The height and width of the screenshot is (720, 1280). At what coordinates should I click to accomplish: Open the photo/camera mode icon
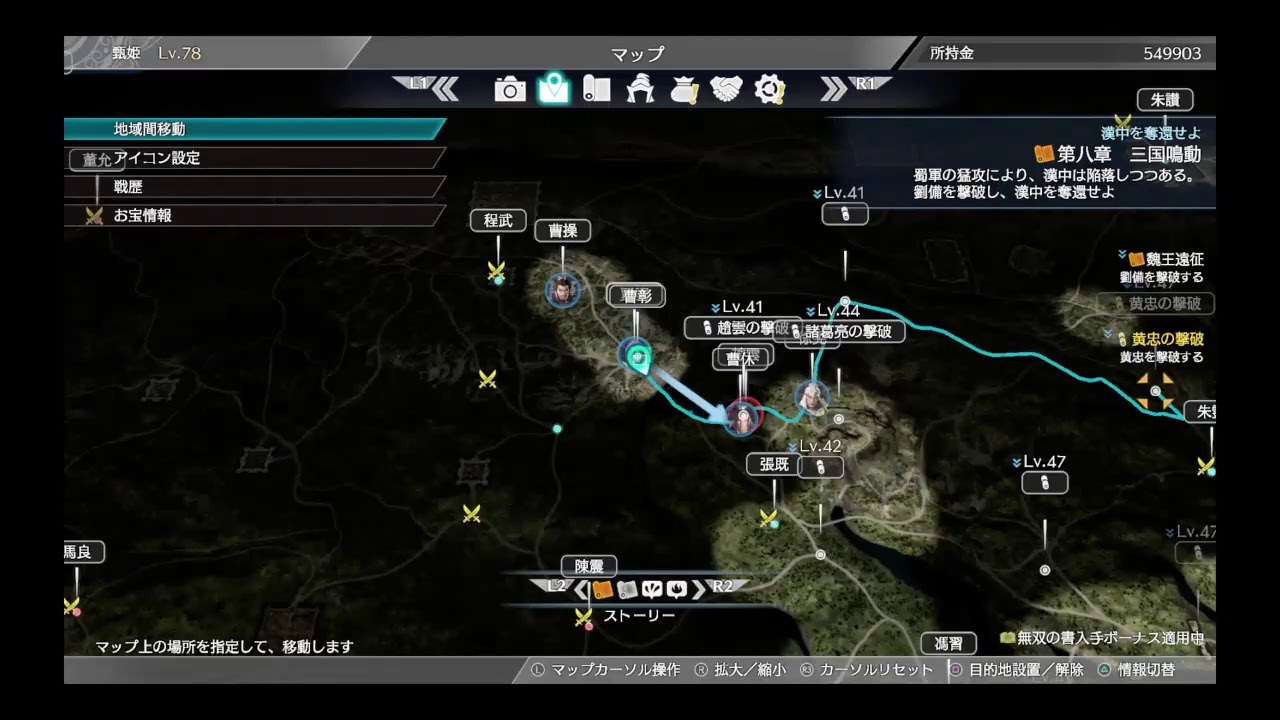tap(512, 88)
